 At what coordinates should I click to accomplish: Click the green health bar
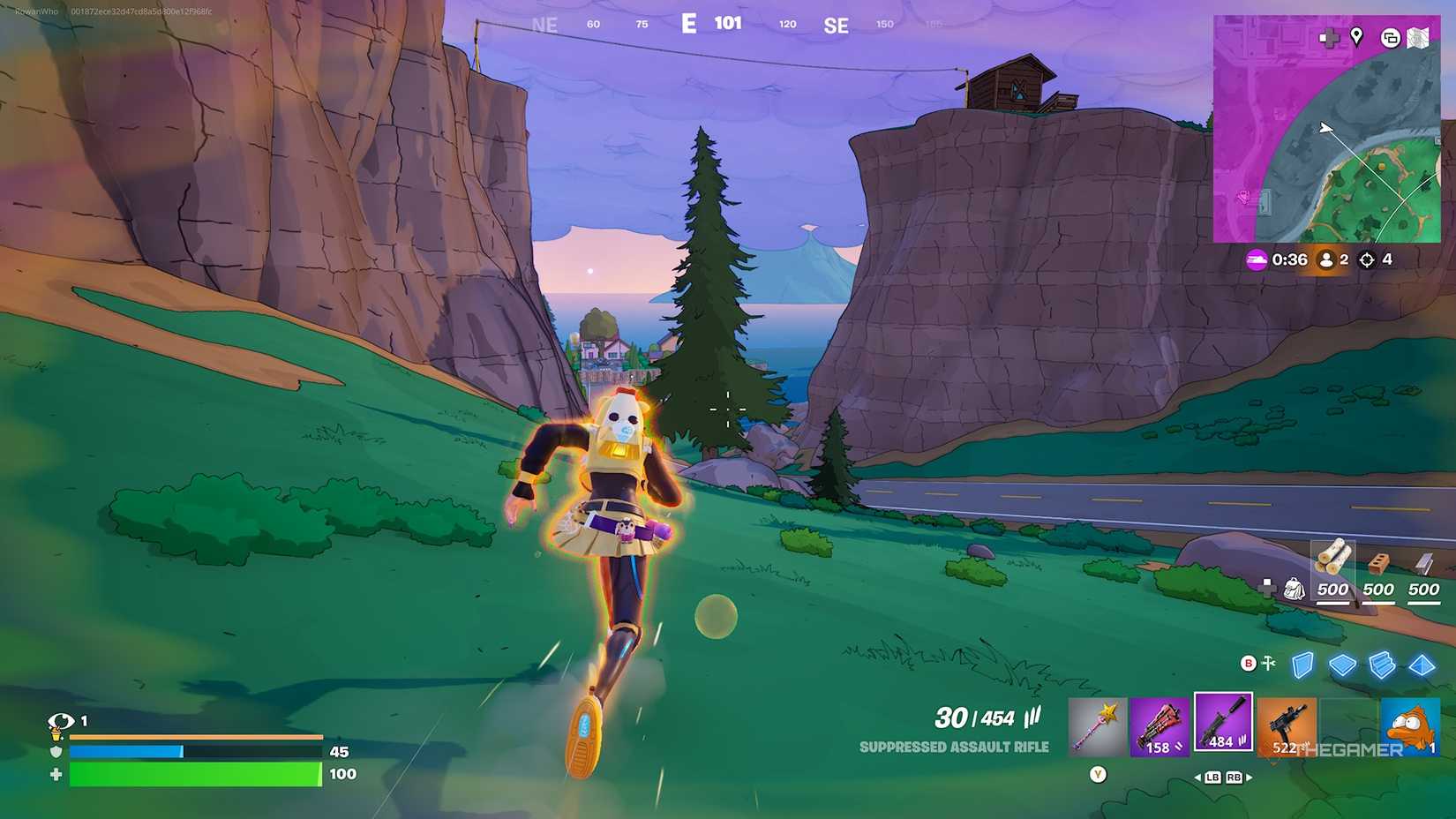coord(194,774)
